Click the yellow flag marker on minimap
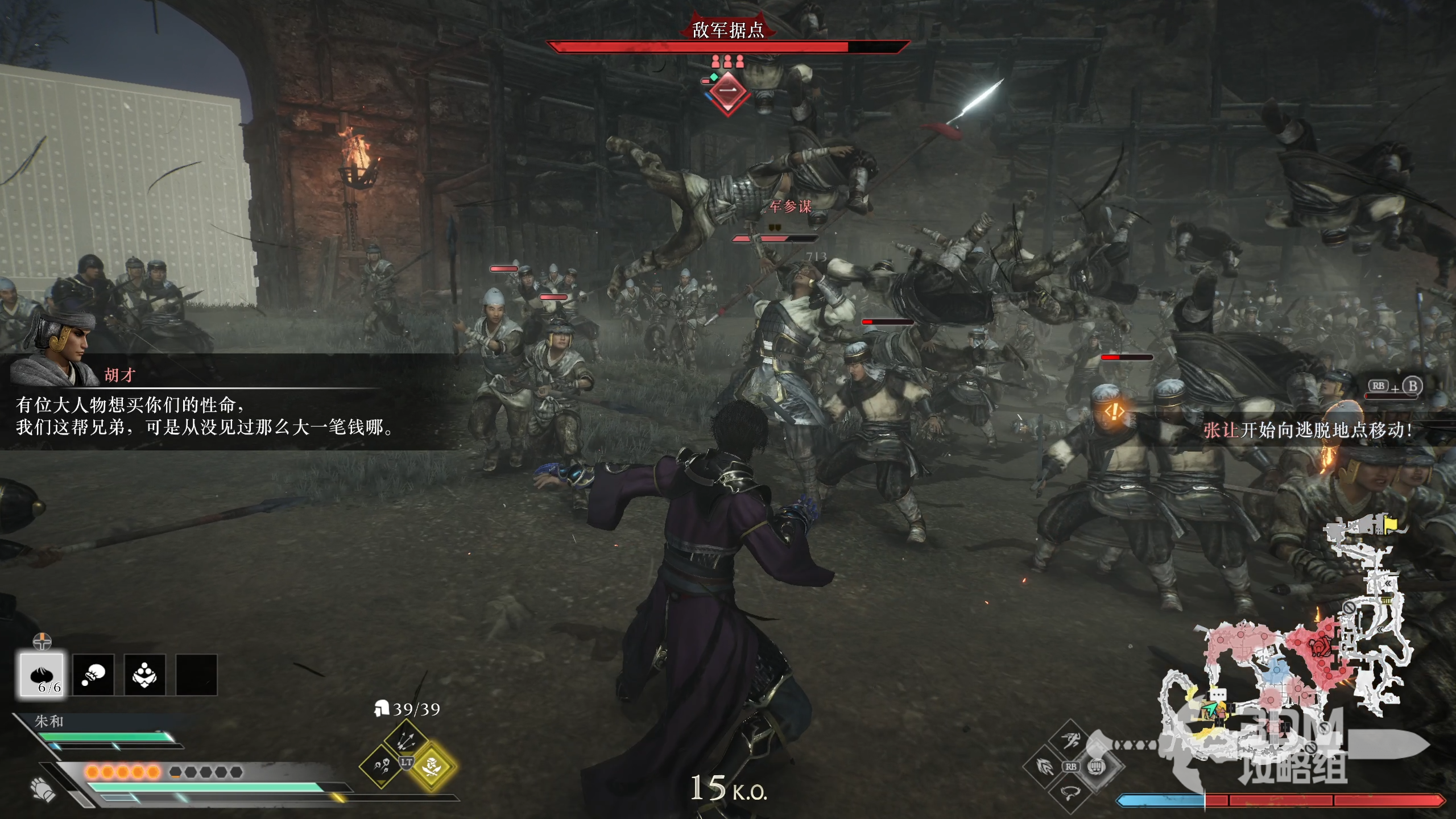The width and height of the screenshot is (1456, 819). point(1390,522)
